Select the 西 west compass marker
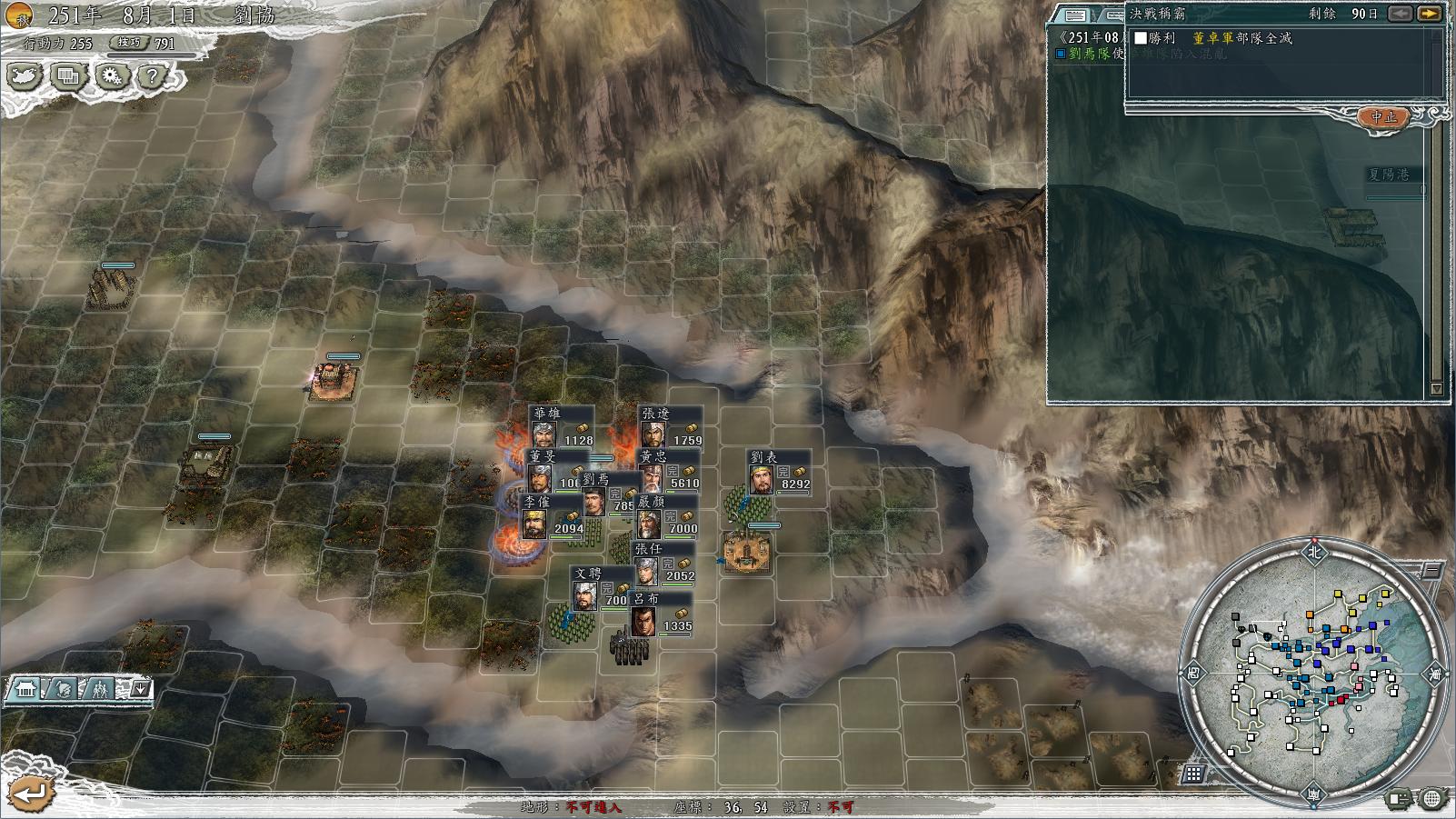The width and height of the screenshot is (1456, 819). pos(1193,674)
